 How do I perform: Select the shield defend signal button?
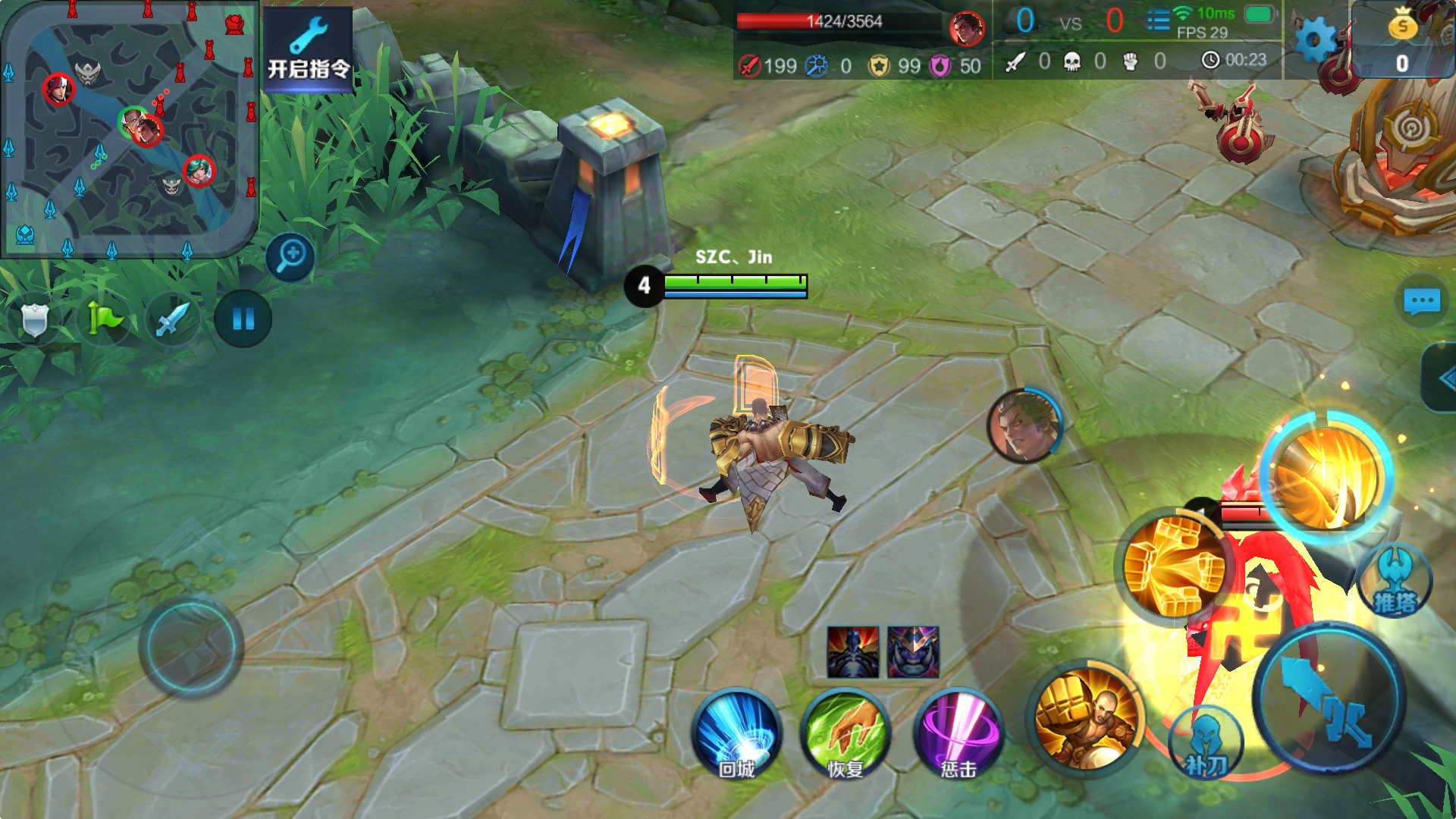pos(34,319)
